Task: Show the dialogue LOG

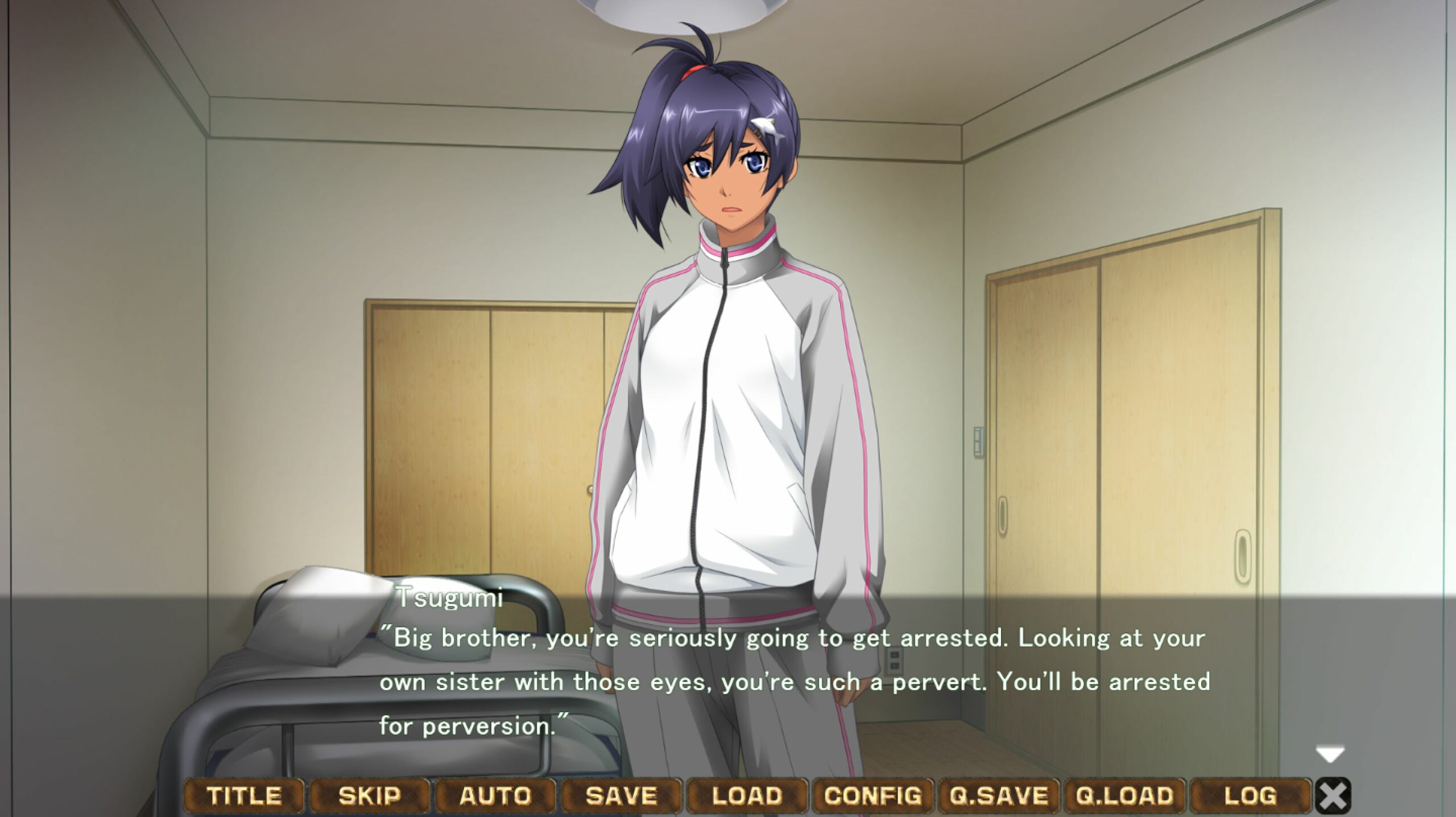Action: [1250, 795]
